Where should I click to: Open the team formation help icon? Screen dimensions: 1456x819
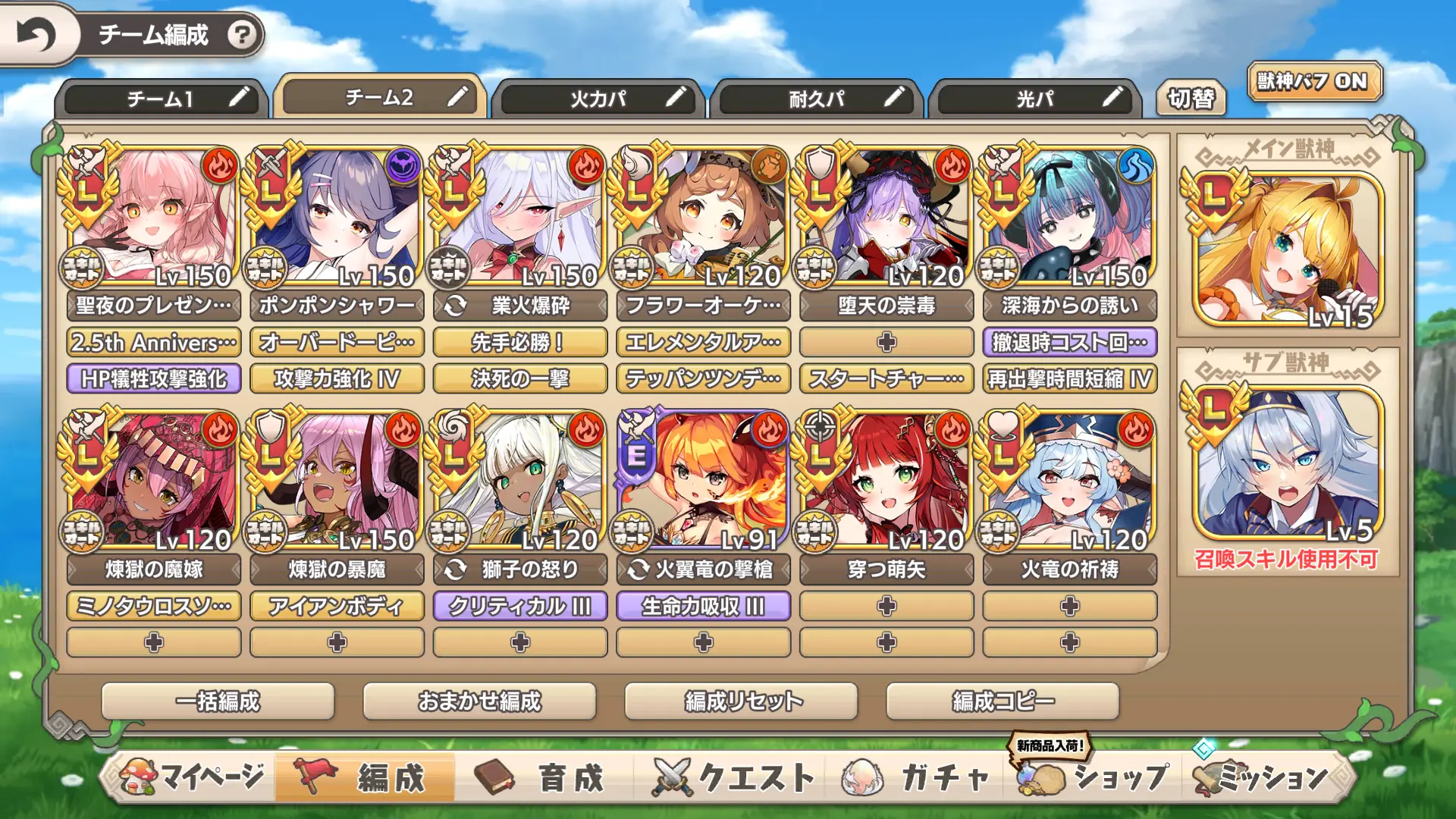coord(242,35)
